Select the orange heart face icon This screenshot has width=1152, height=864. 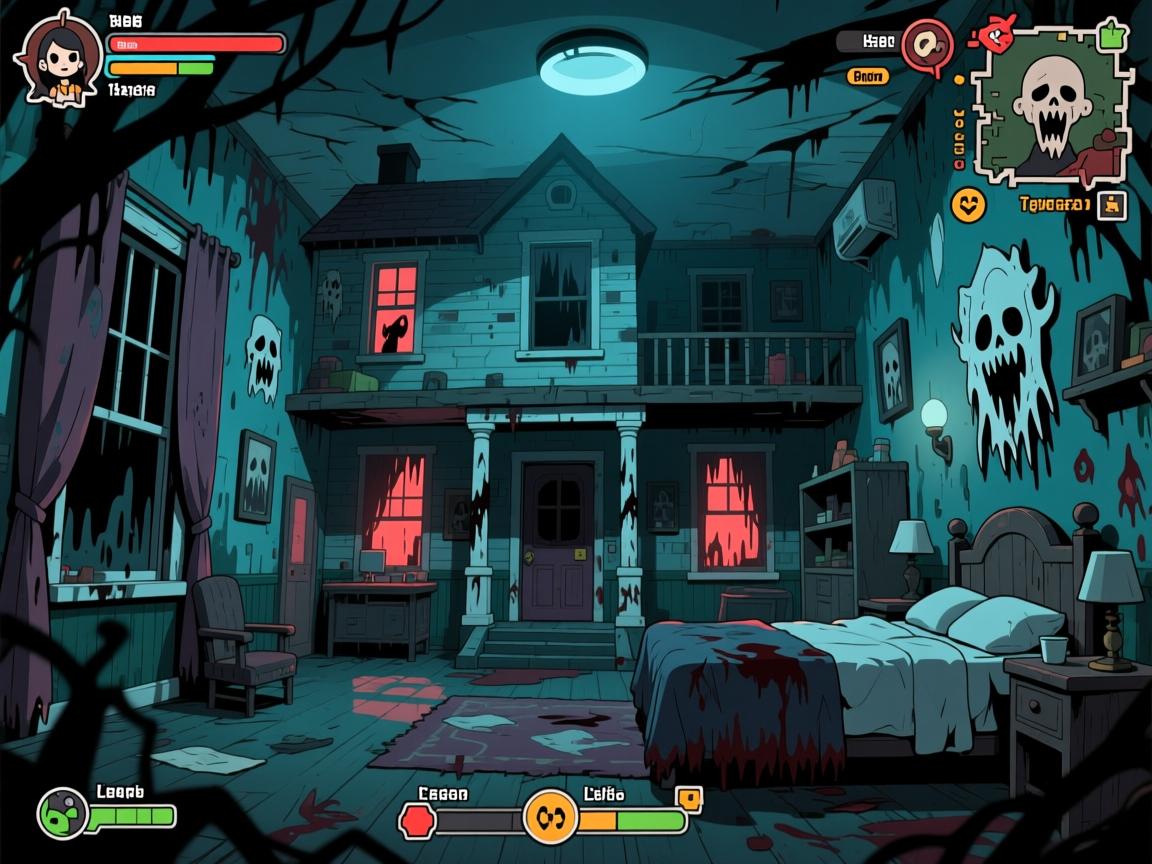tap(968, 205)
